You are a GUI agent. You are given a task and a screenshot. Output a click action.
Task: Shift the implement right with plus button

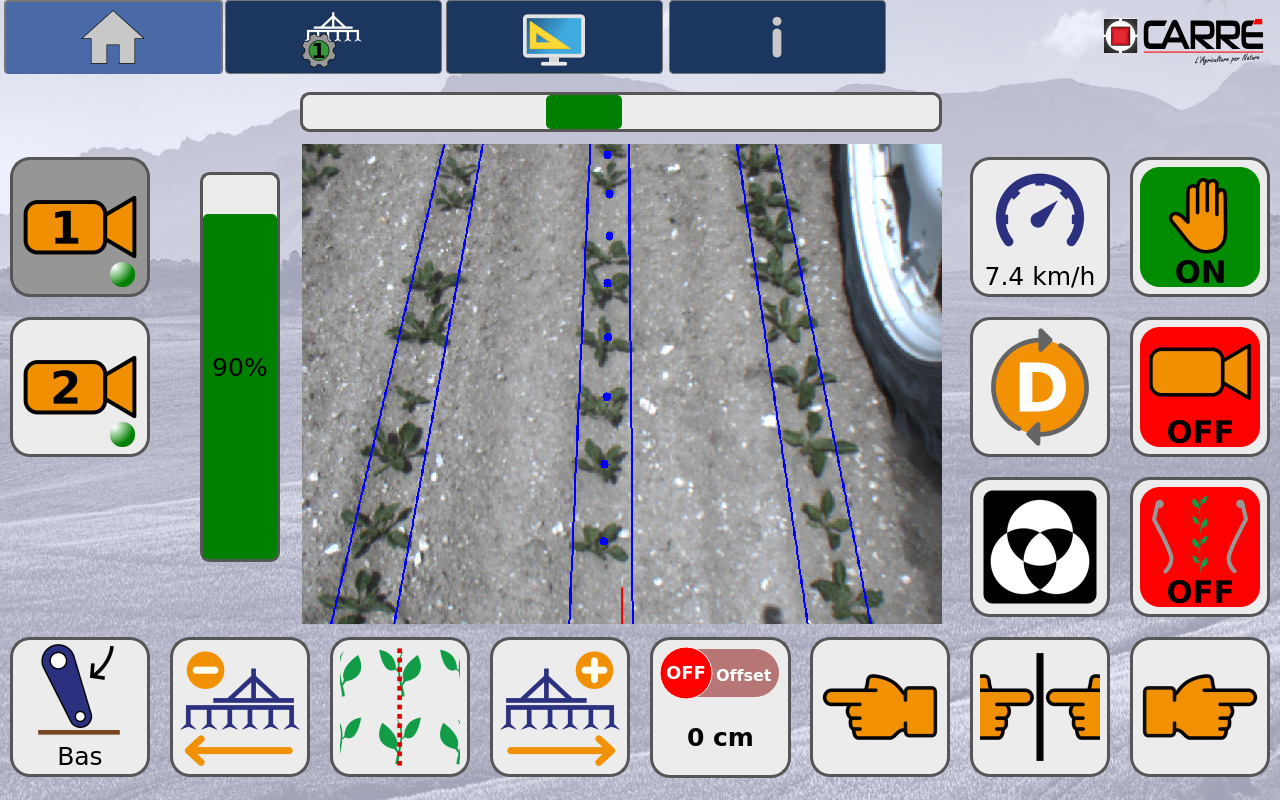click(560, 707)
